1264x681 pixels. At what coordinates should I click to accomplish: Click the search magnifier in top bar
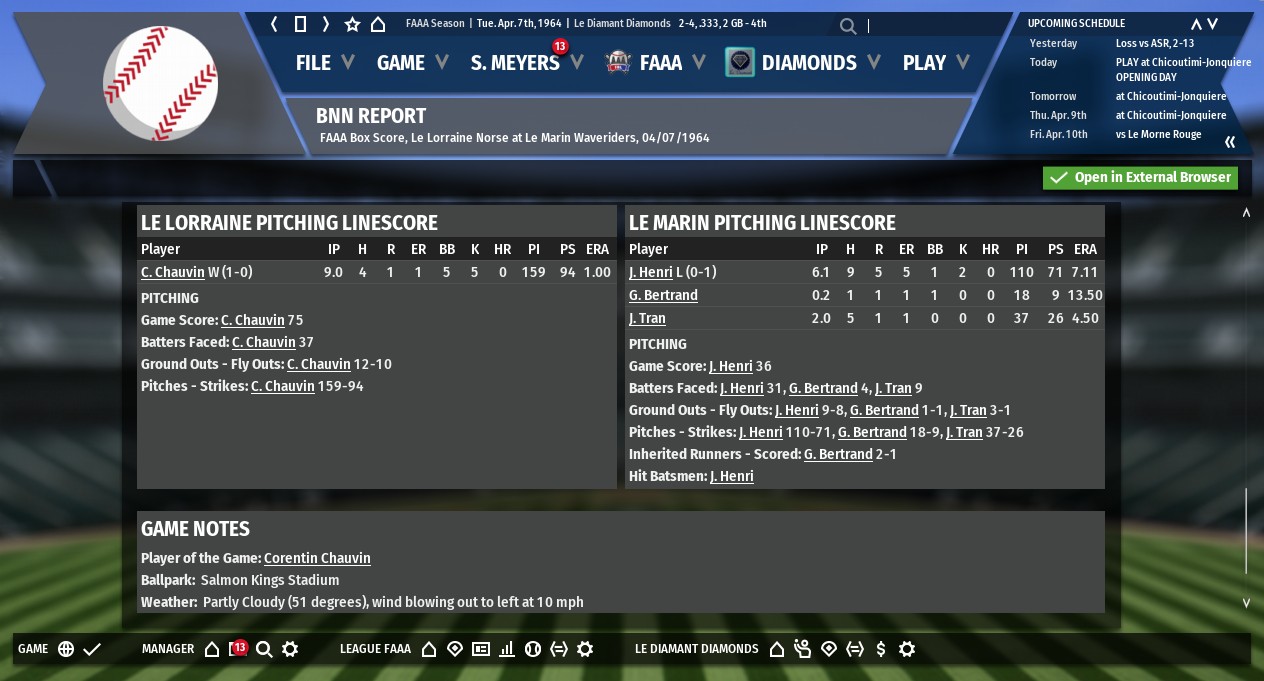[x=848, y=27]
